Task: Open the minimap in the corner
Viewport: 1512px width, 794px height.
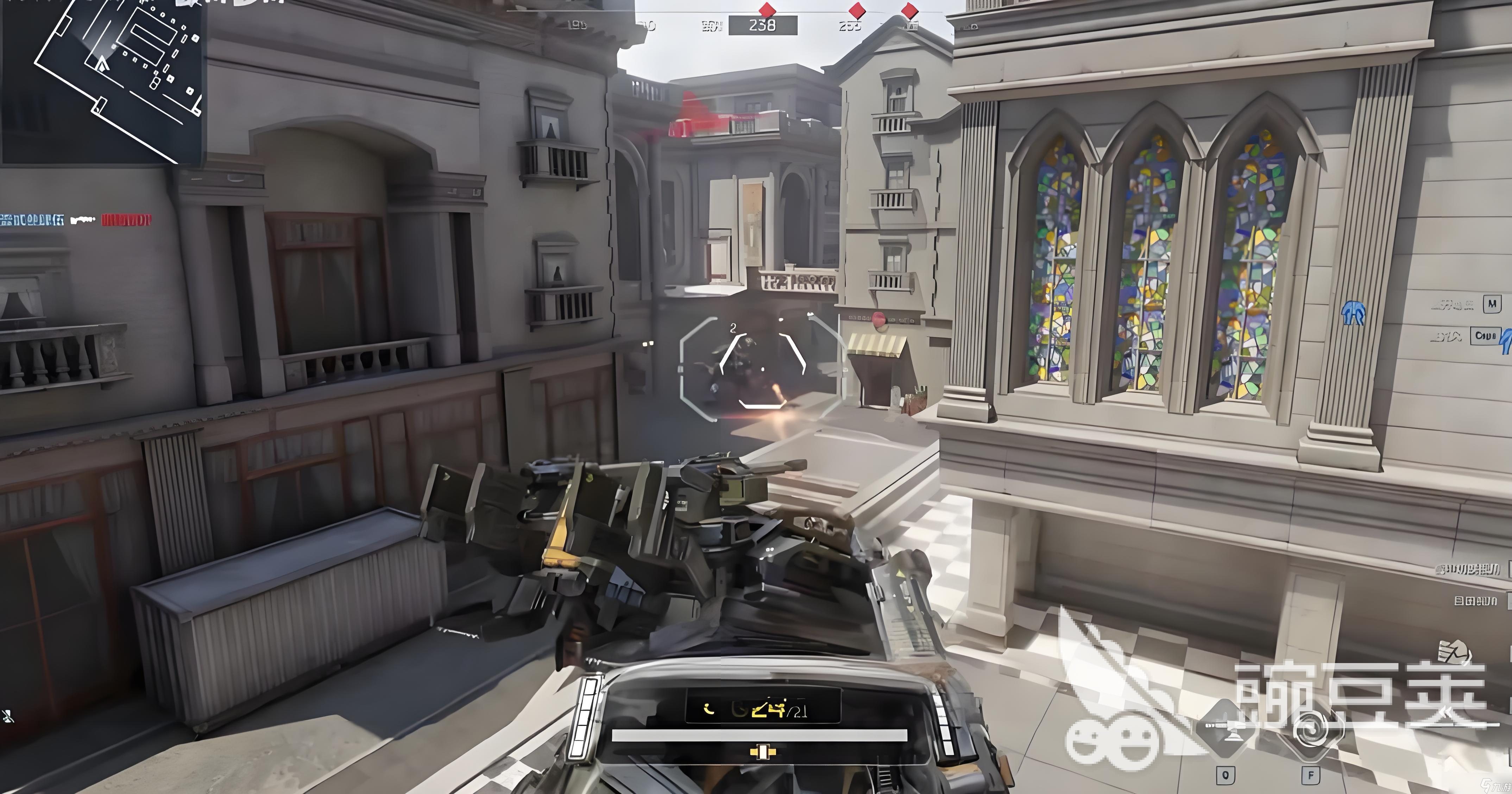Action: pyautogui.click(x=103, y=79)
